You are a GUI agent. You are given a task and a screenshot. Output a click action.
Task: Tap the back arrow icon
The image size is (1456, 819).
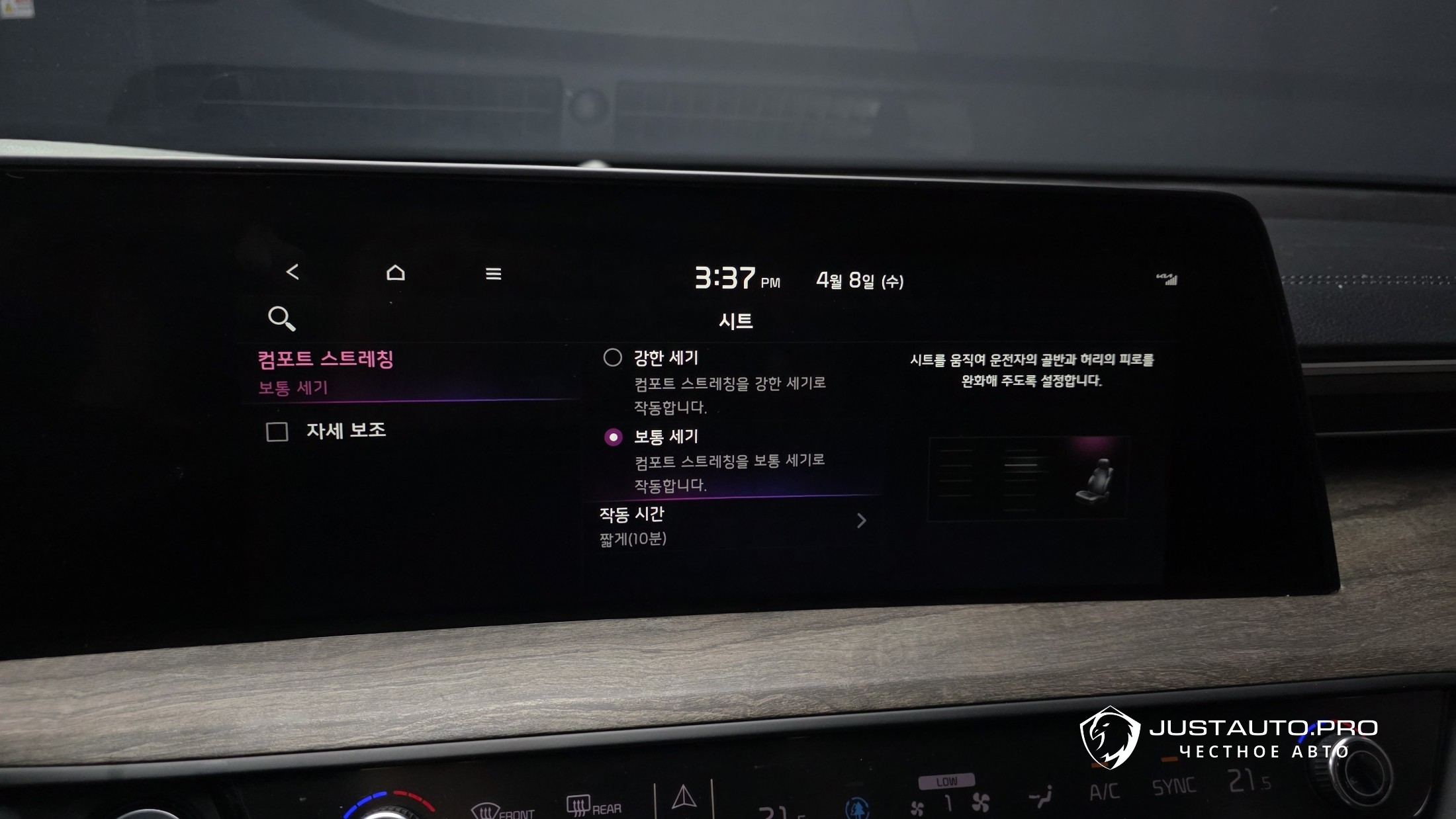point(293,272)
